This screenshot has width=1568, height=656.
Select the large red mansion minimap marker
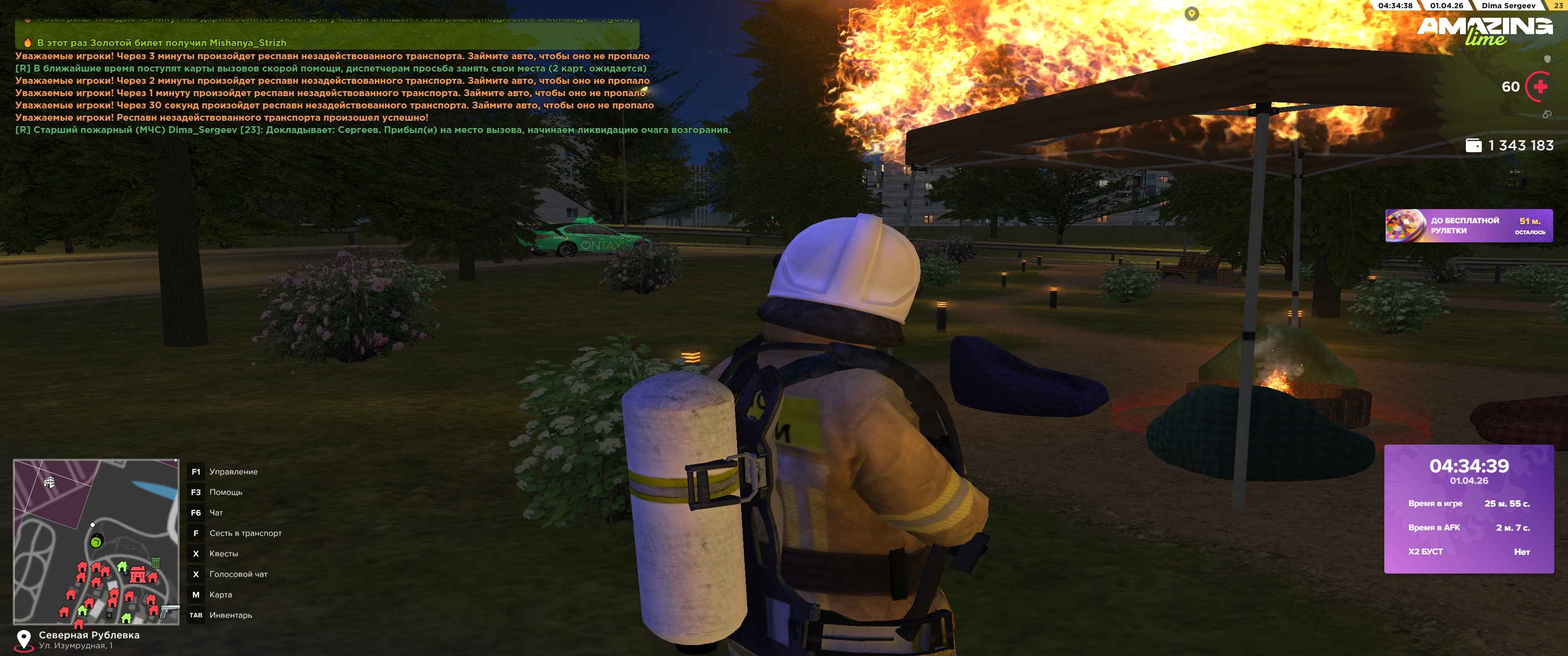(138, 574)
